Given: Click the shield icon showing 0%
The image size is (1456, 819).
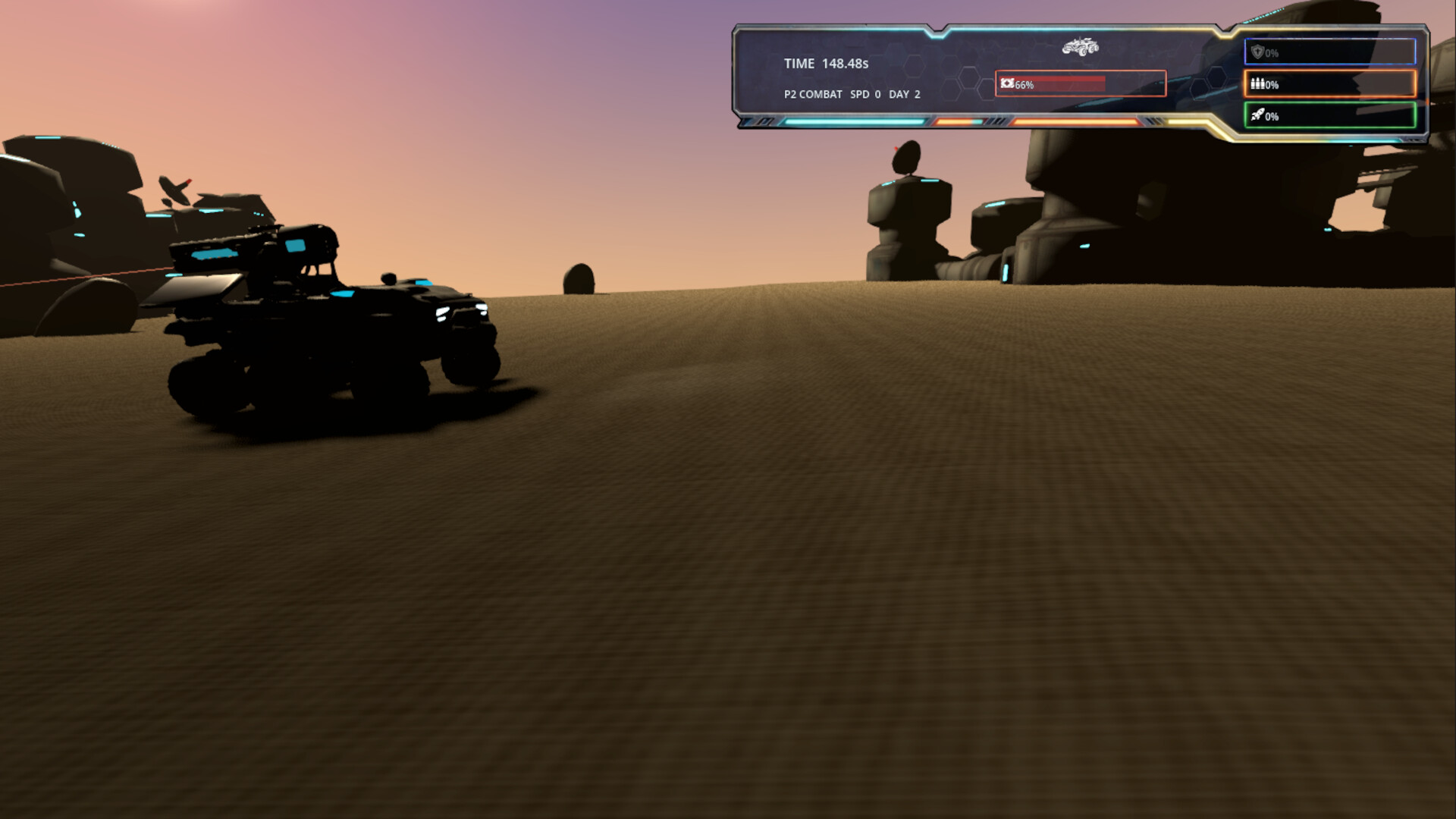Looking at the screenshot, I should pyautogui.click(x=1260, y=53).
